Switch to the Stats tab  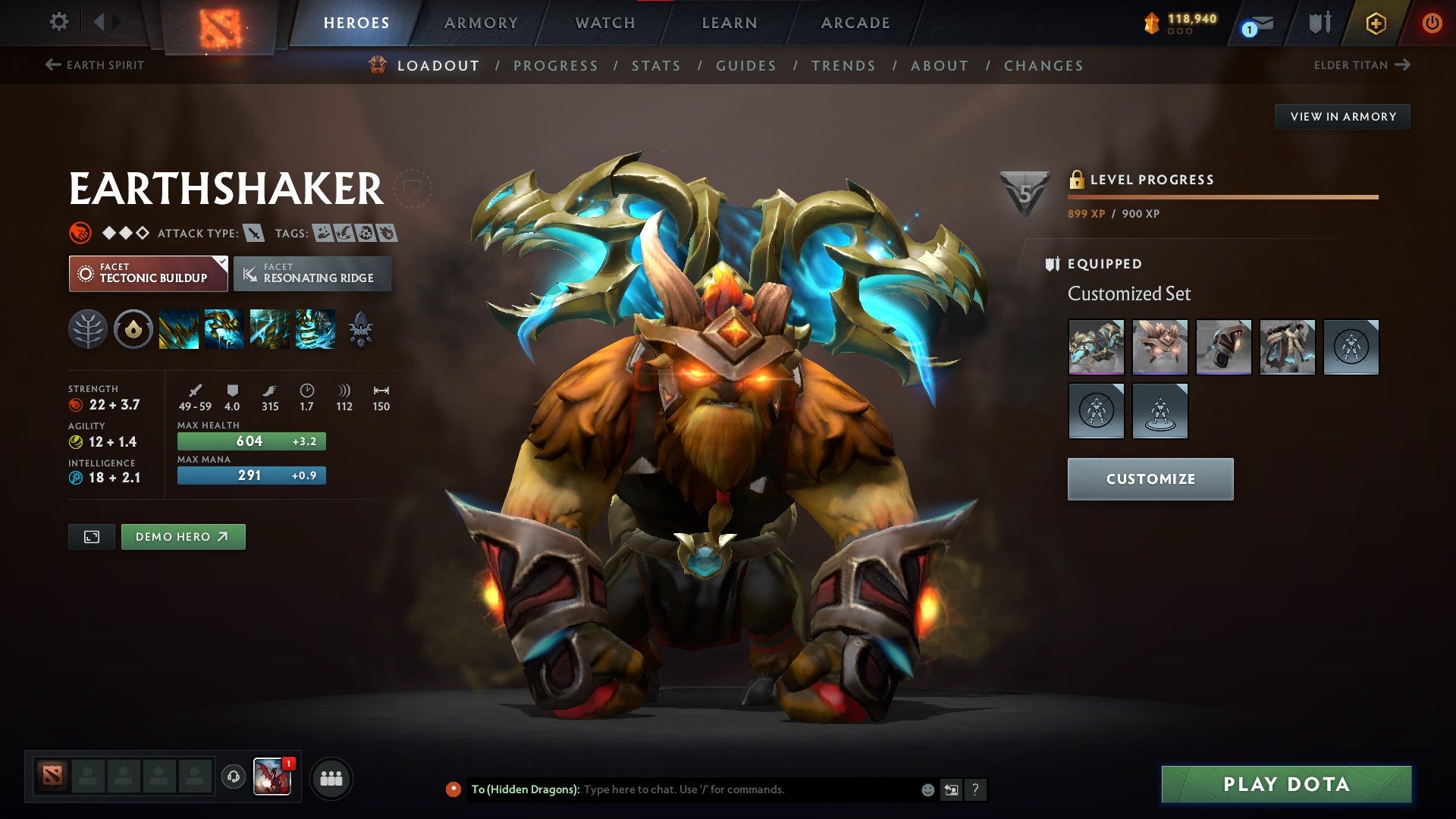coord(657,66)
